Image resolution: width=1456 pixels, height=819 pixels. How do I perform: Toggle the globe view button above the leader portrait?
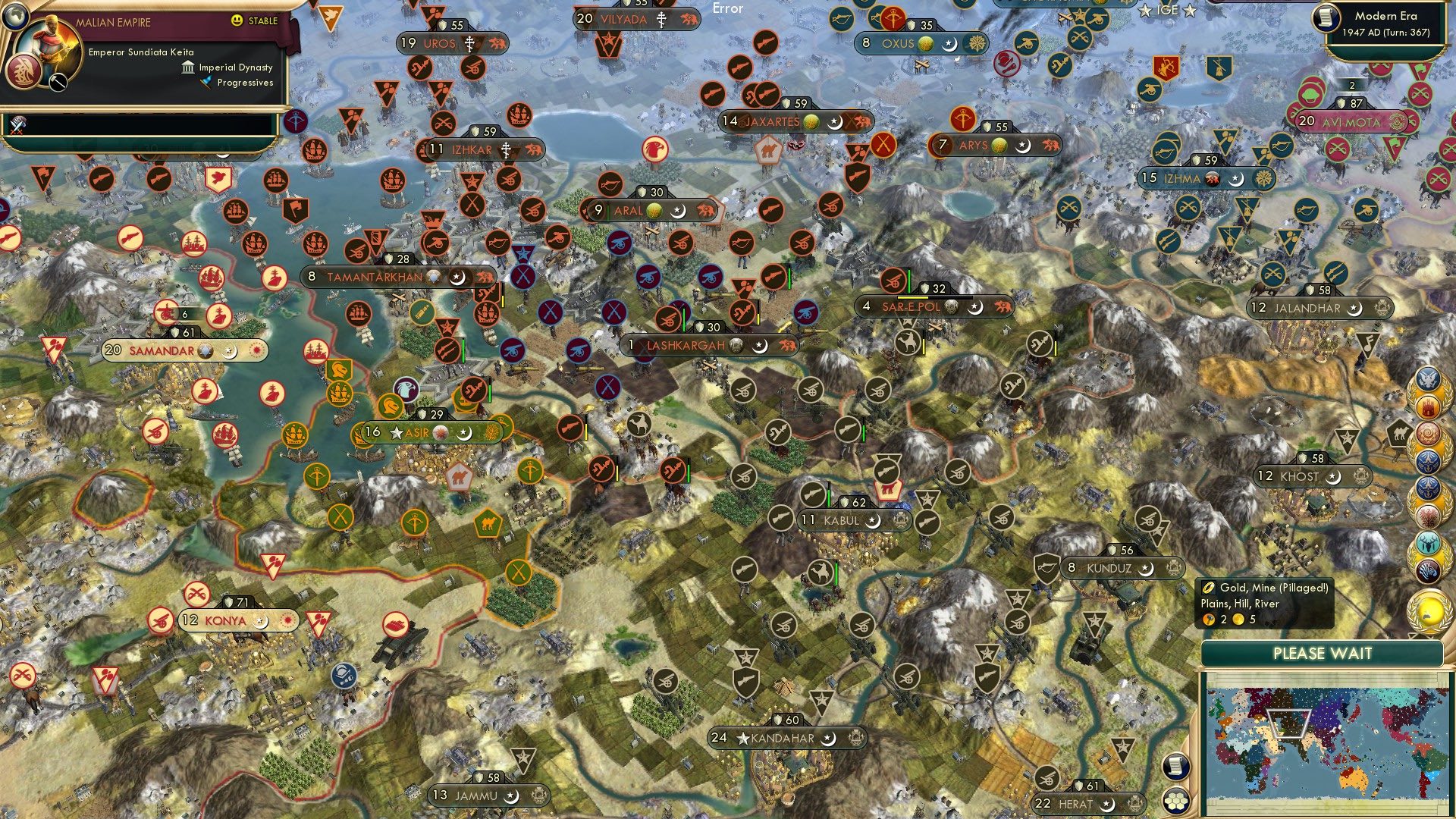[x=16, y=17]
